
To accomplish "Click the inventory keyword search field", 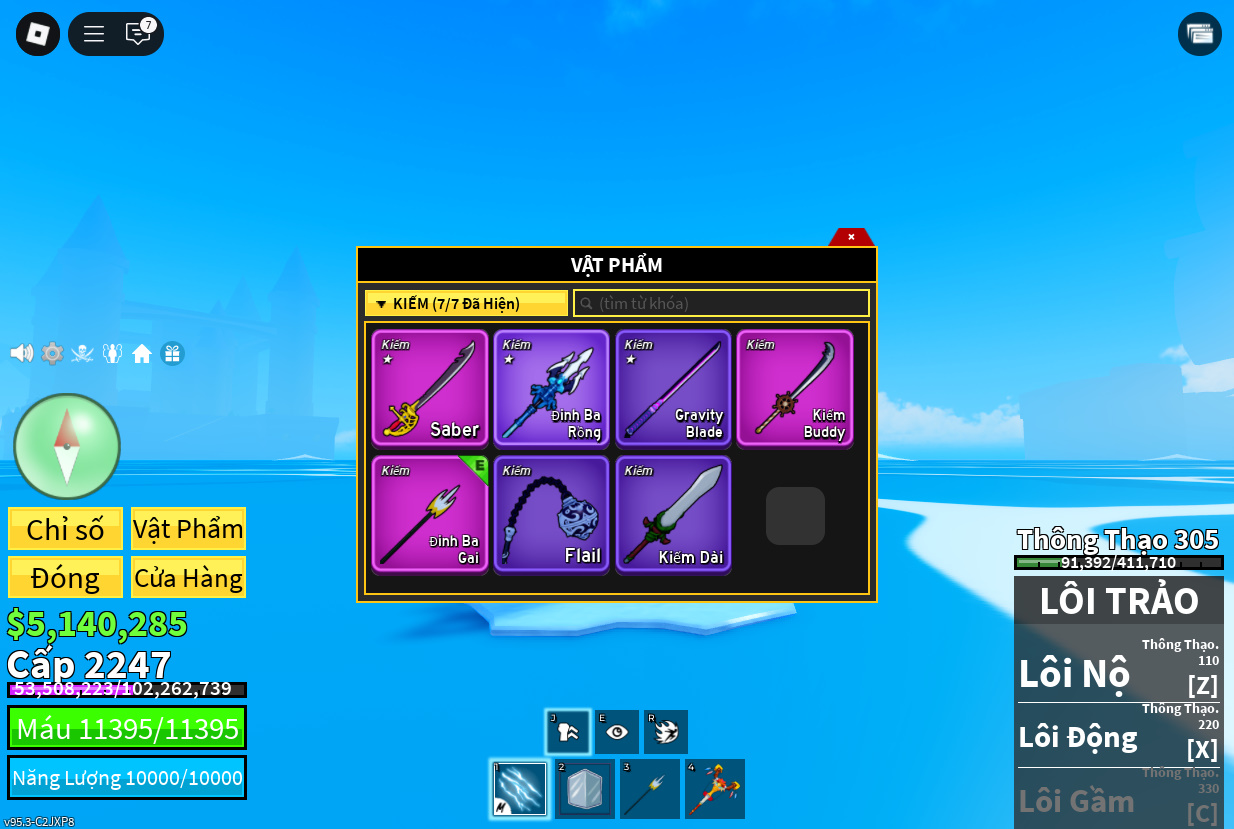I will click(x=721, y=303).
